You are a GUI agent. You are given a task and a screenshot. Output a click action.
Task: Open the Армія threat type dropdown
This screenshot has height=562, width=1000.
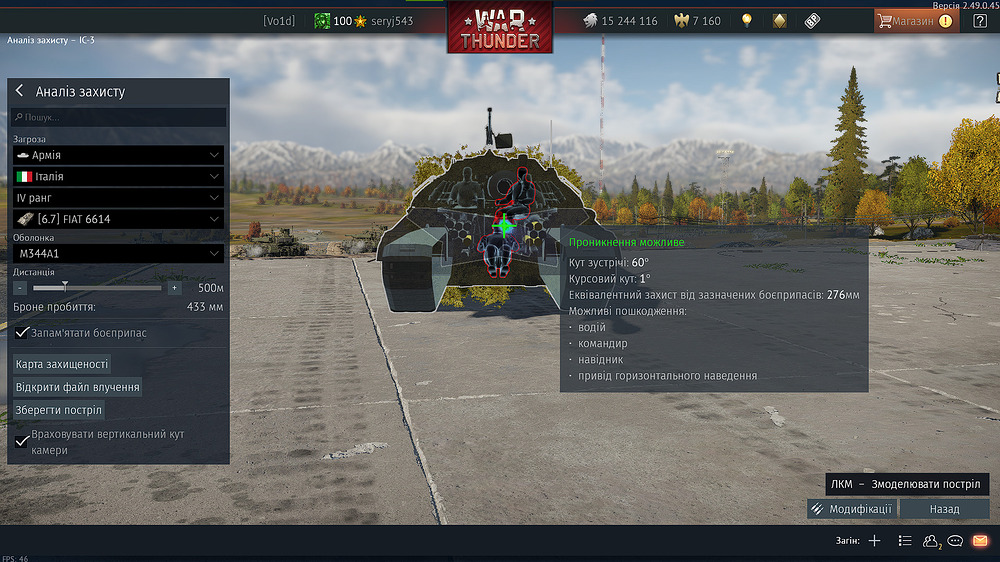click(x=118, y=156)
